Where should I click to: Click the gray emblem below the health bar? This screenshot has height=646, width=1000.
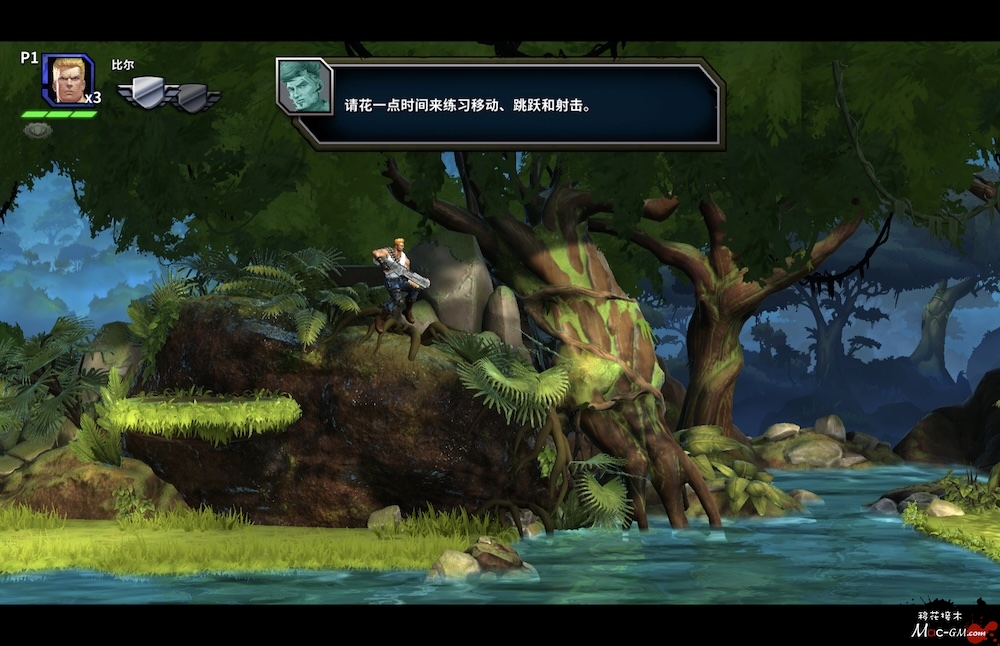pos(37,130)
